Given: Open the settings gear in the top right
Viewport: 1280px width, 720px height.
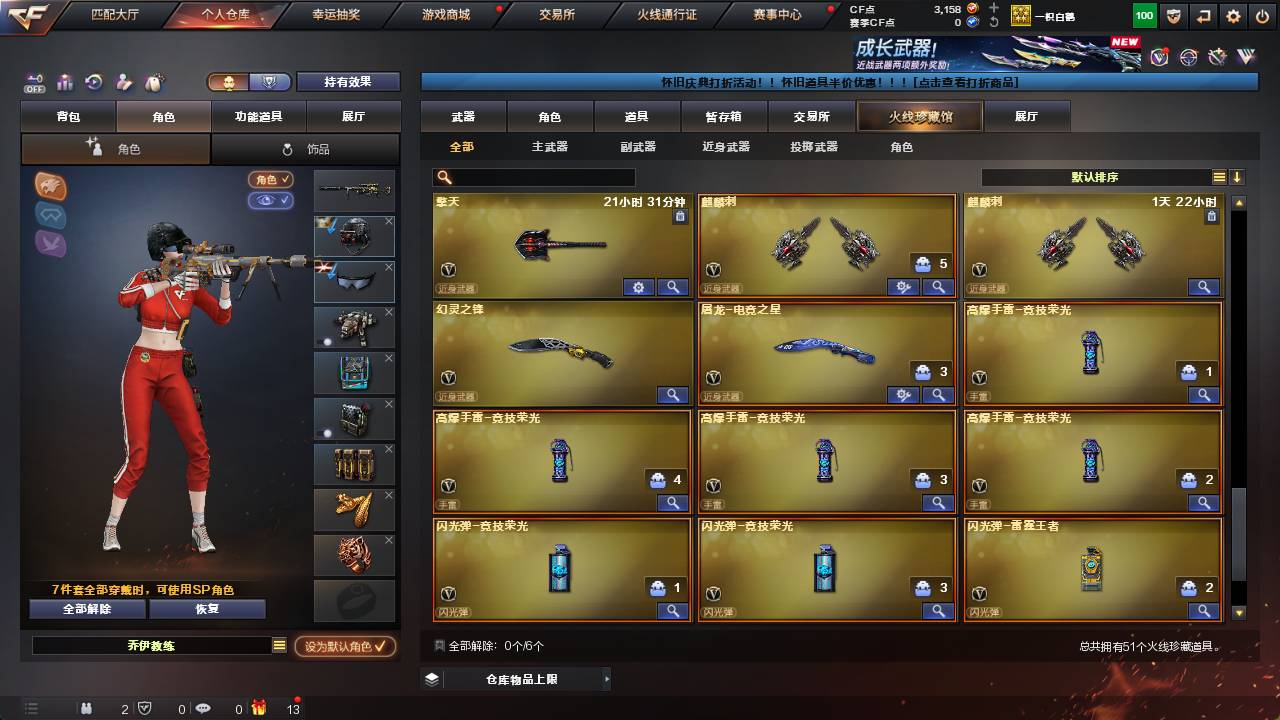Looking at the screenshot, I should pyautogui.click(x=1233, y=16).
